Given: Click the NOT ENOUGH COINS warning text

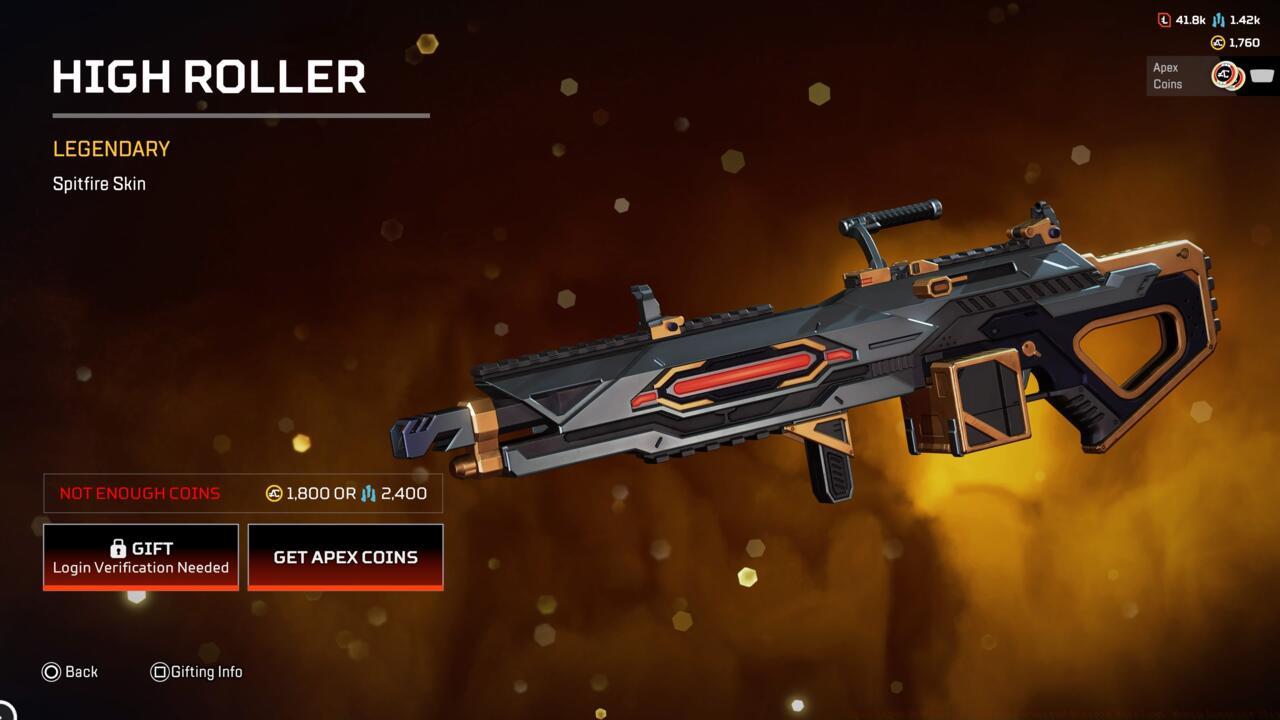Looking at the screenshot, I should (x=139, y=493).
